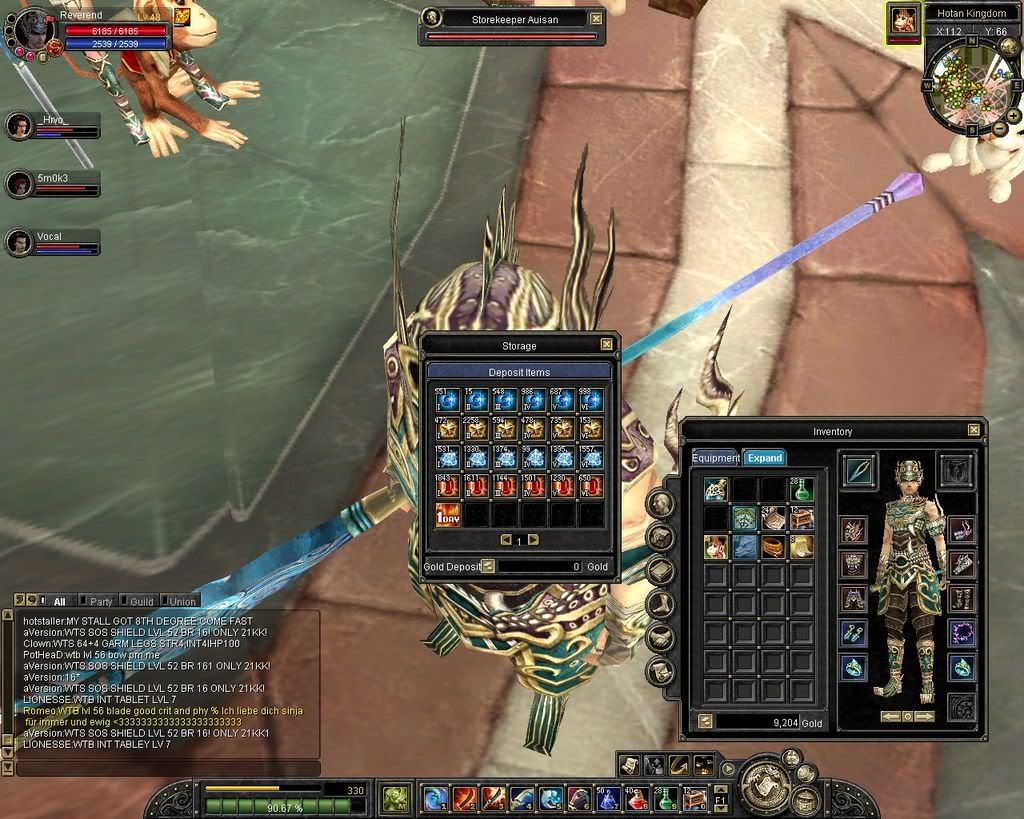1024x819 pixels.
Task: Show the Guild chat tab
Action: coord(141,602)
